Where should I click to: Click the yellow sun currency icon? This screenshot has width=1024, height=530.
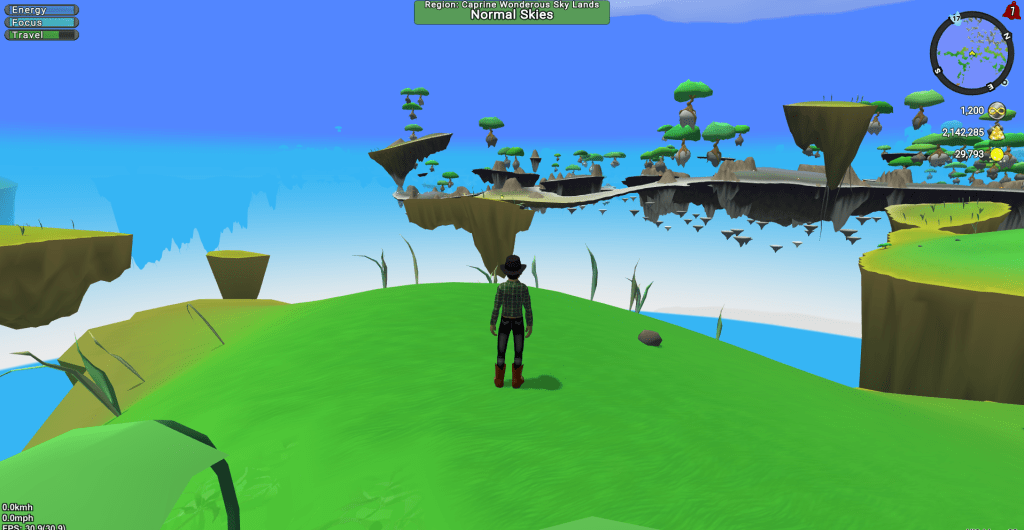coord(997,154)
